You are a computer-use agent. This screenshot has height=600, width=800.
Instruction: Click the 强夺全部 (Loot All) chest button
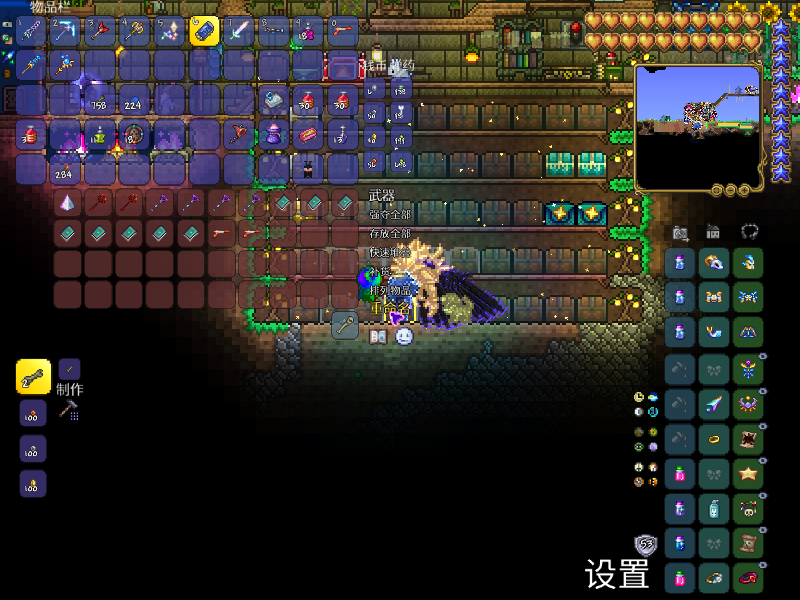[389, 214]
